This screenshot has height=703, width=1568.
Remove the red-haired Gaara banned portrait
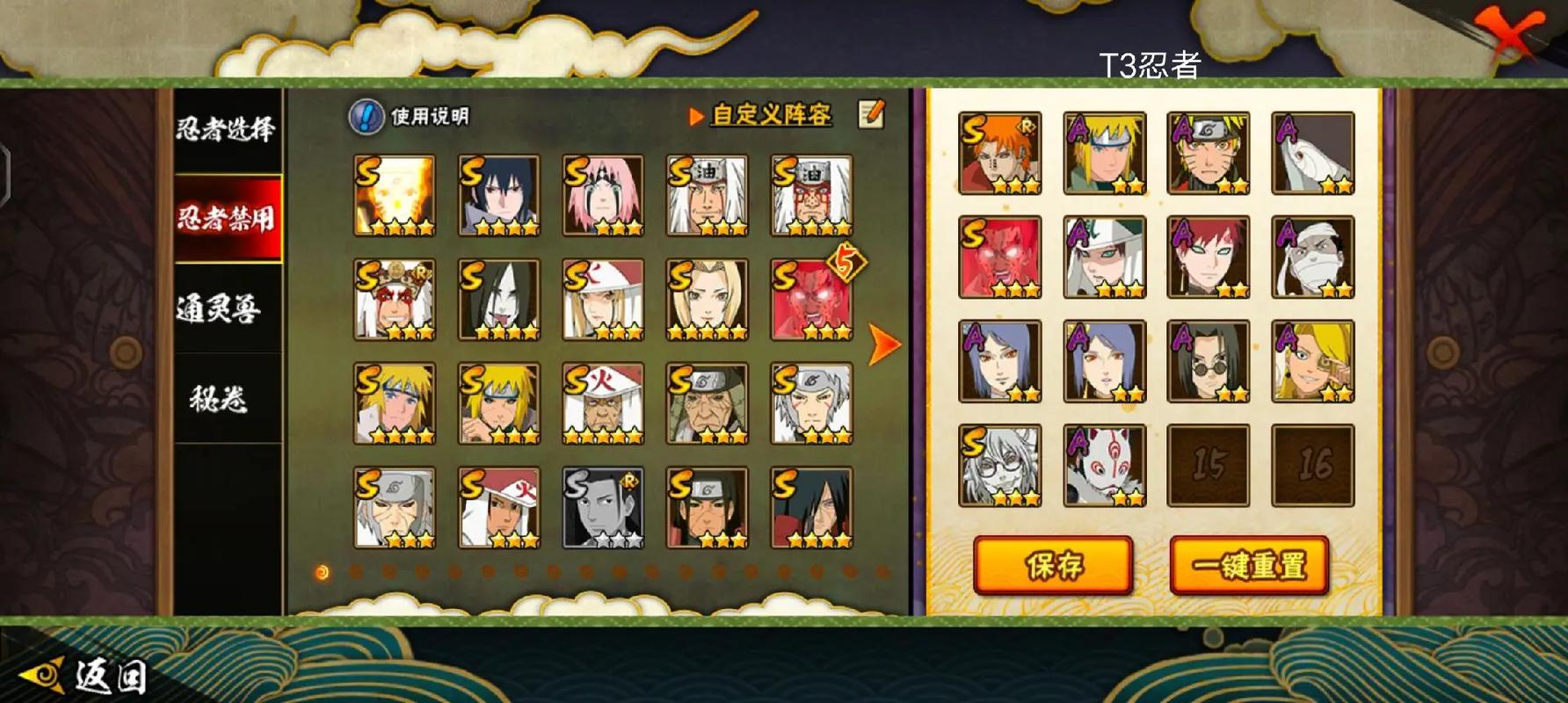(x=1208, y=257)
